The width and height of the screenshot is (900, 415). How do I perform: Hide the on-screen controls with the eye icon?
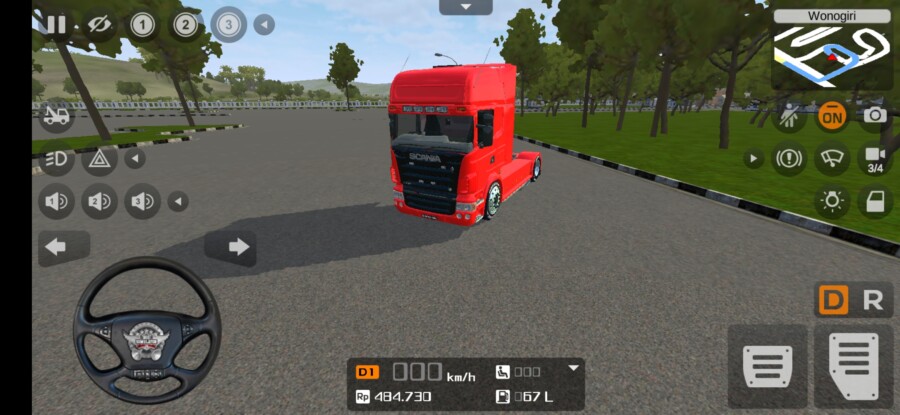(99, 24)
